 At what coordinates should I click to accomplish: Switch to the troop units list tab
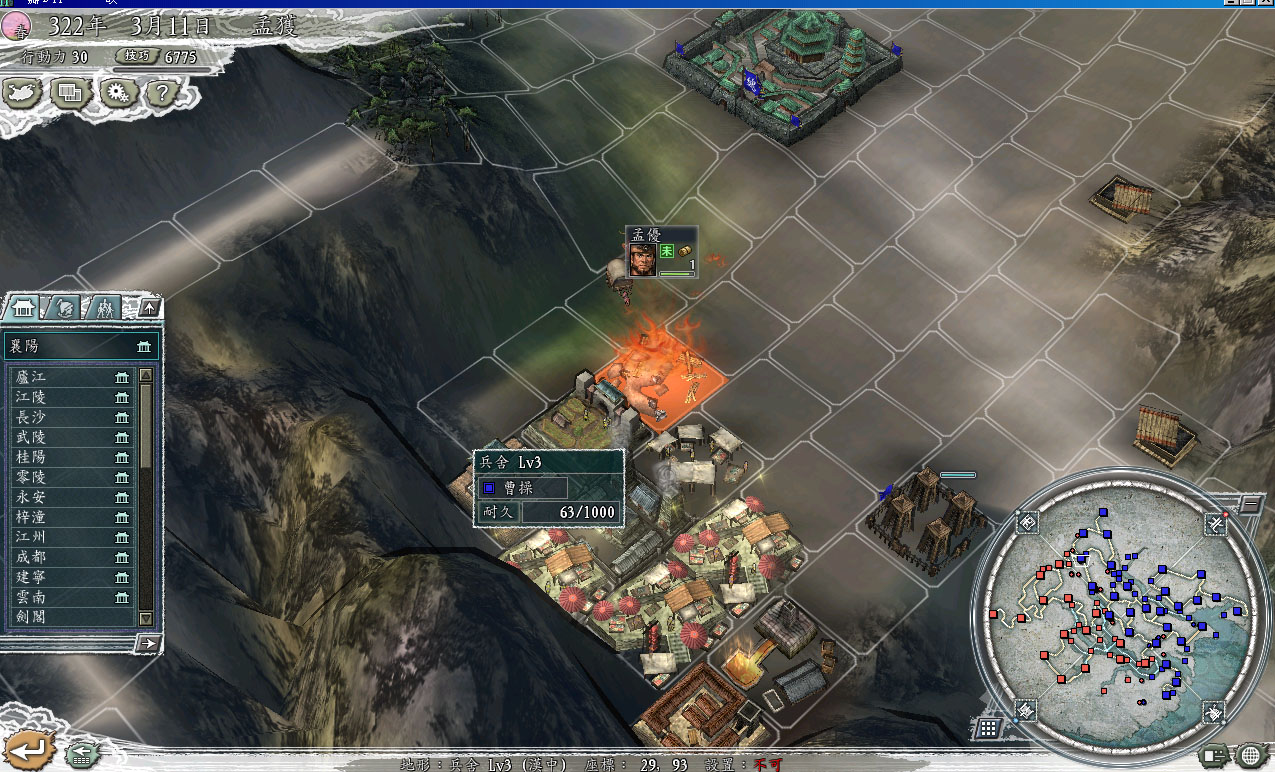click(x=104, y=307)
